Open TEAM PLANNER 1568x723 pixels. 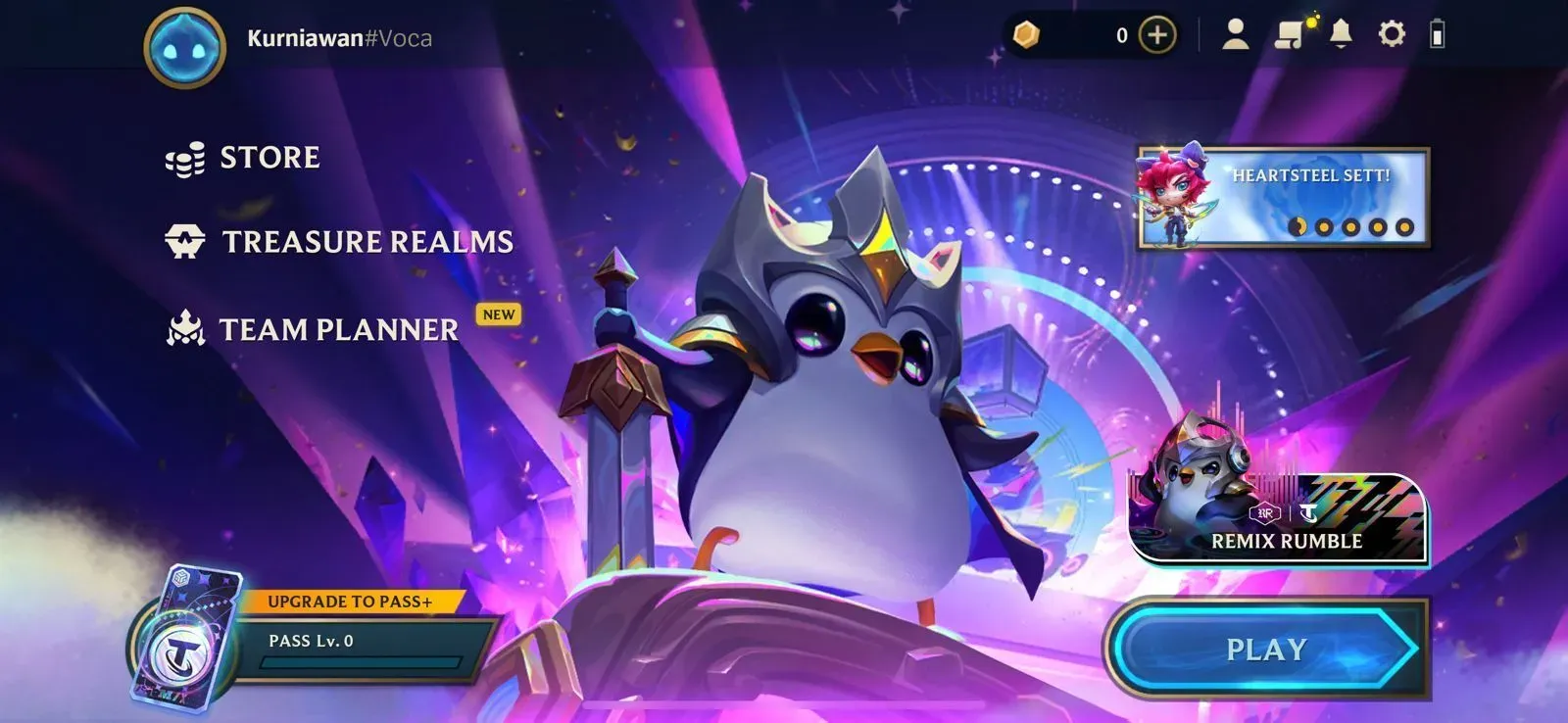[x=337, y=327]
